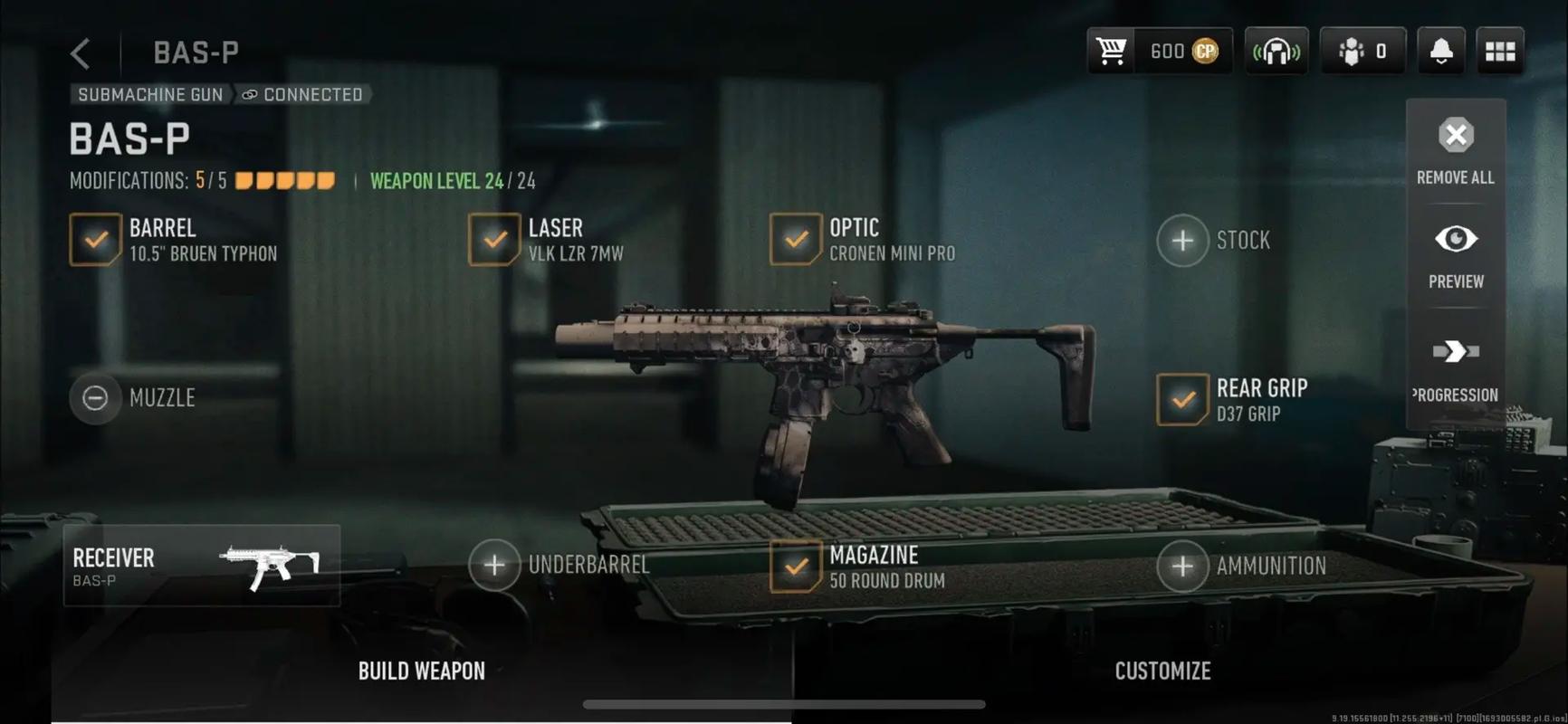Remove all attachments from weapon
Viewport: 1568px width, 724px height.
click(x=1456, y=150)
